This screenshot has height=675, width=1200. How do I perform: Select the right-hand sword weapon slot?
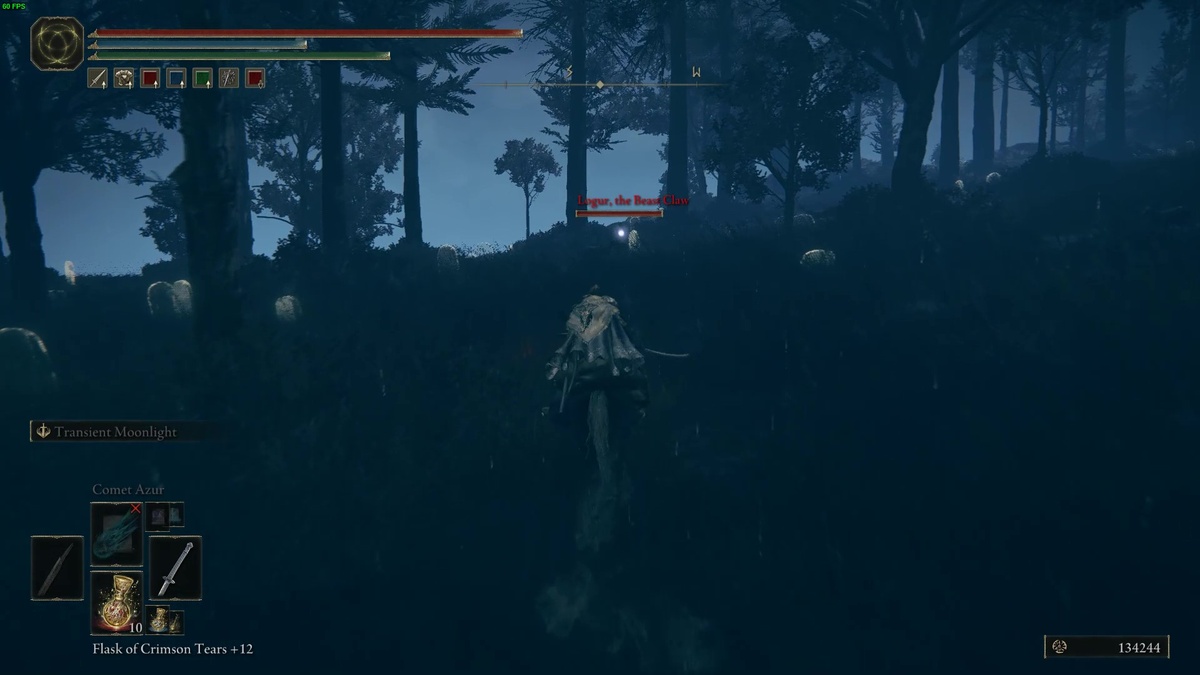175,568
